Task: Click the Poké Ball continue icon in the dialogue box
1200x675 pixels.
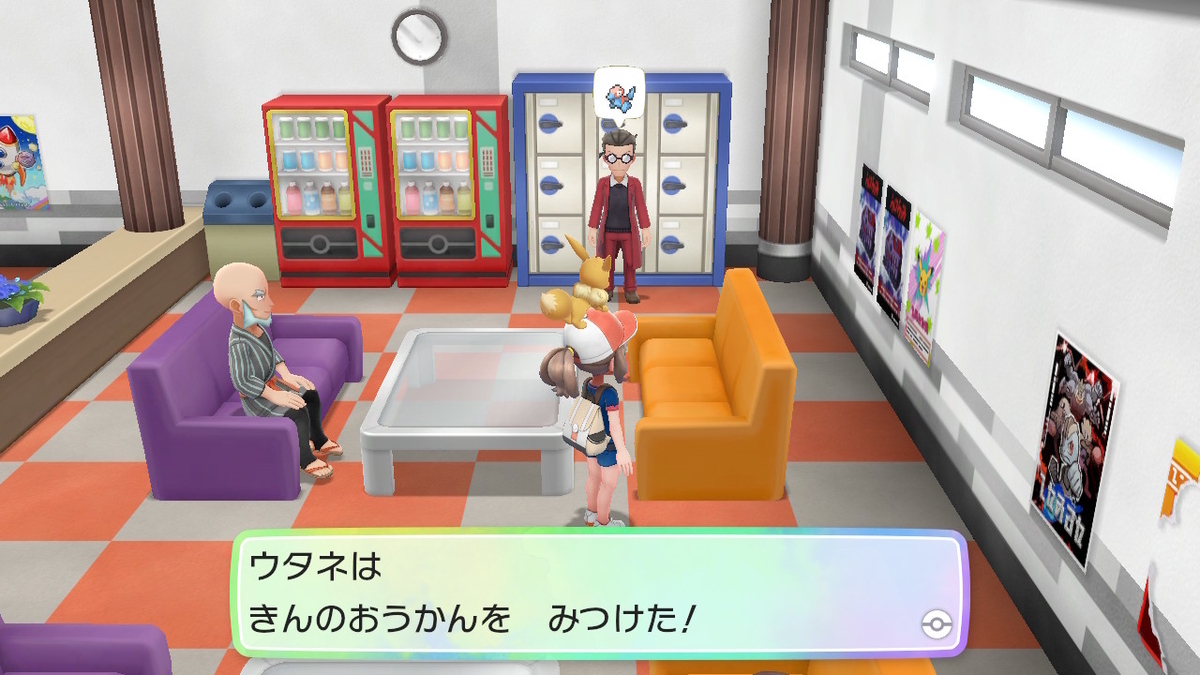Action: tap(932, 624)
